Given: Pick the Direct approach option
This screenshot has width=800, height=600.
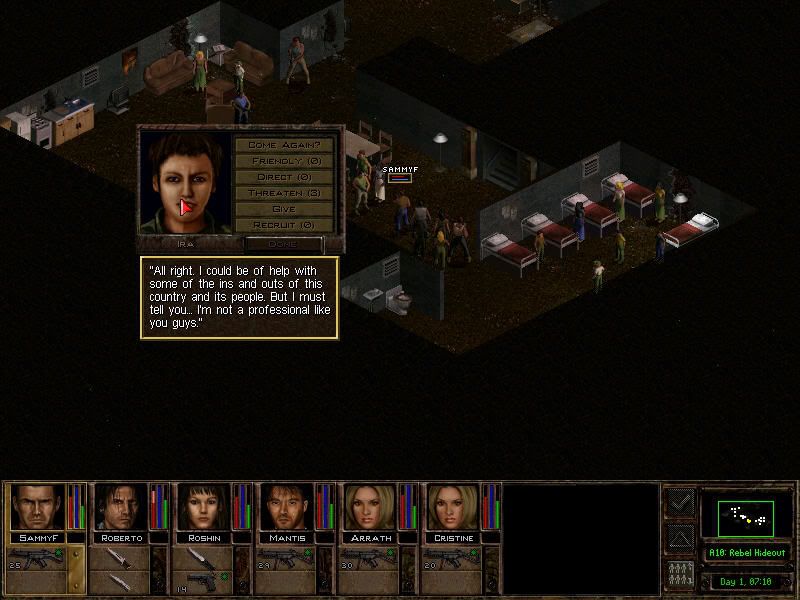Looking at the screenshot, I should click(290, 177).
